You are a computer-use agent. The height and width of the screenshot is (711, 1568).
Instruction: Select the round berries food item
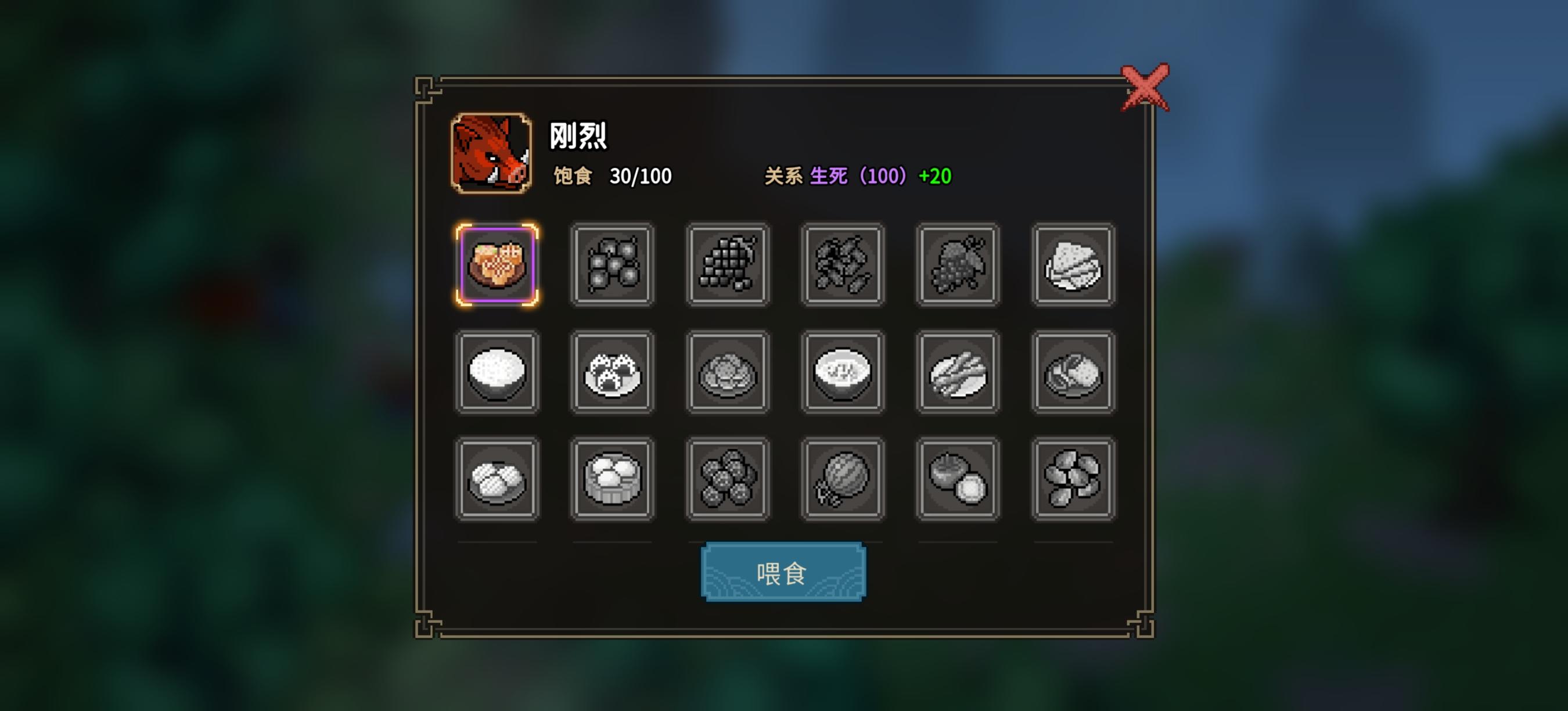(612, 266)
